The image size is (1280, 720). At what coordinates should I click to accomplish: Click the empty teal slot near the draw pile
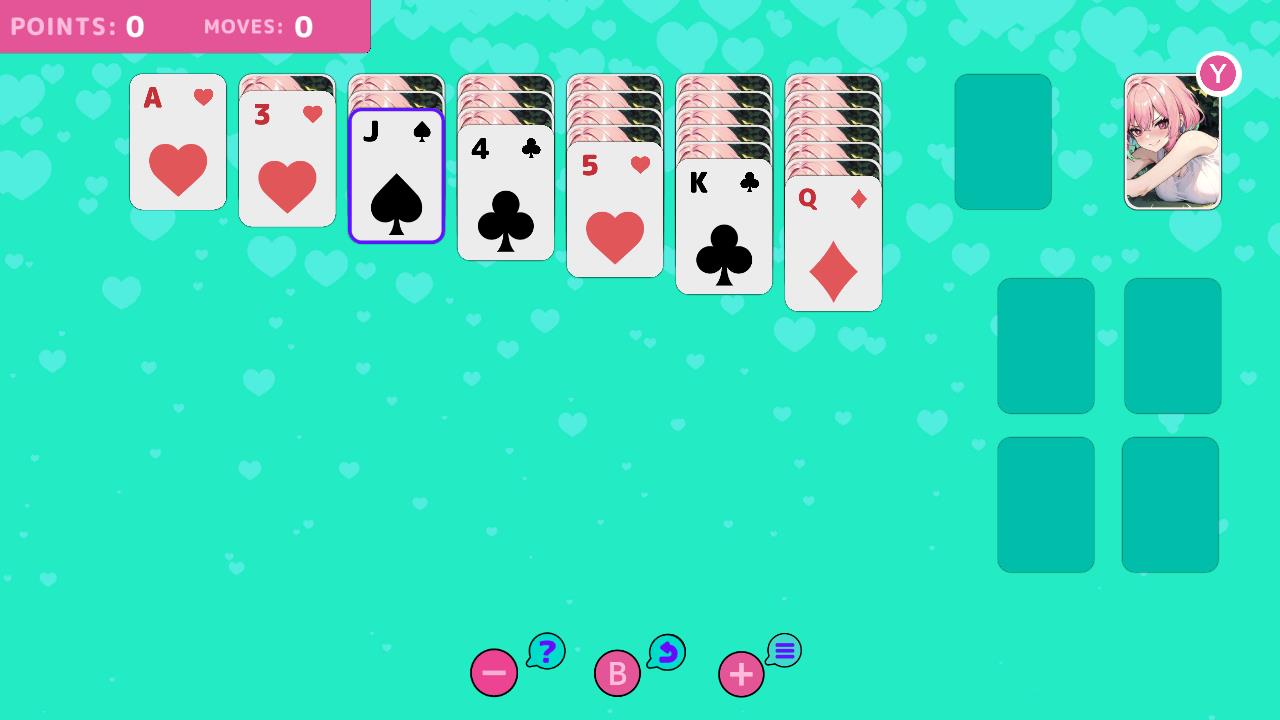(1002, 141)
